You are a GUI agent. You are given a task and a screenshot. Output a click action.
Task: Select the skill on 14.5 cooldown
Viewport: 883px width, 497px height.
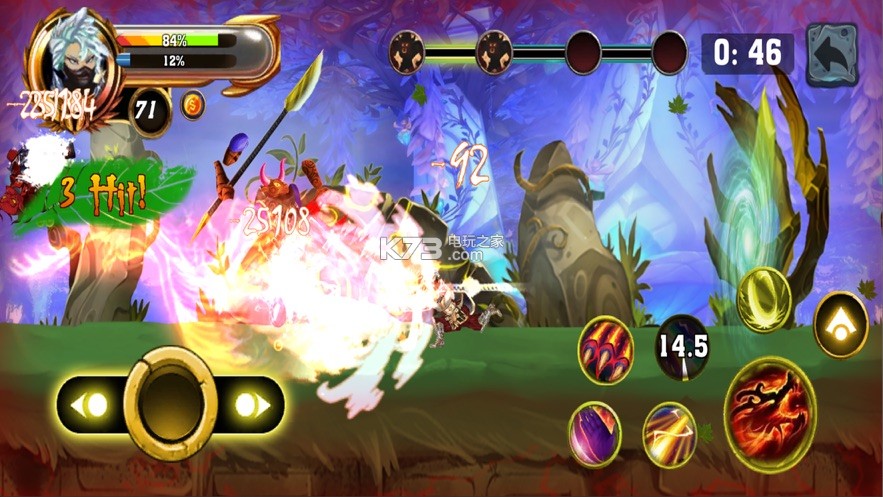point(683,347)
